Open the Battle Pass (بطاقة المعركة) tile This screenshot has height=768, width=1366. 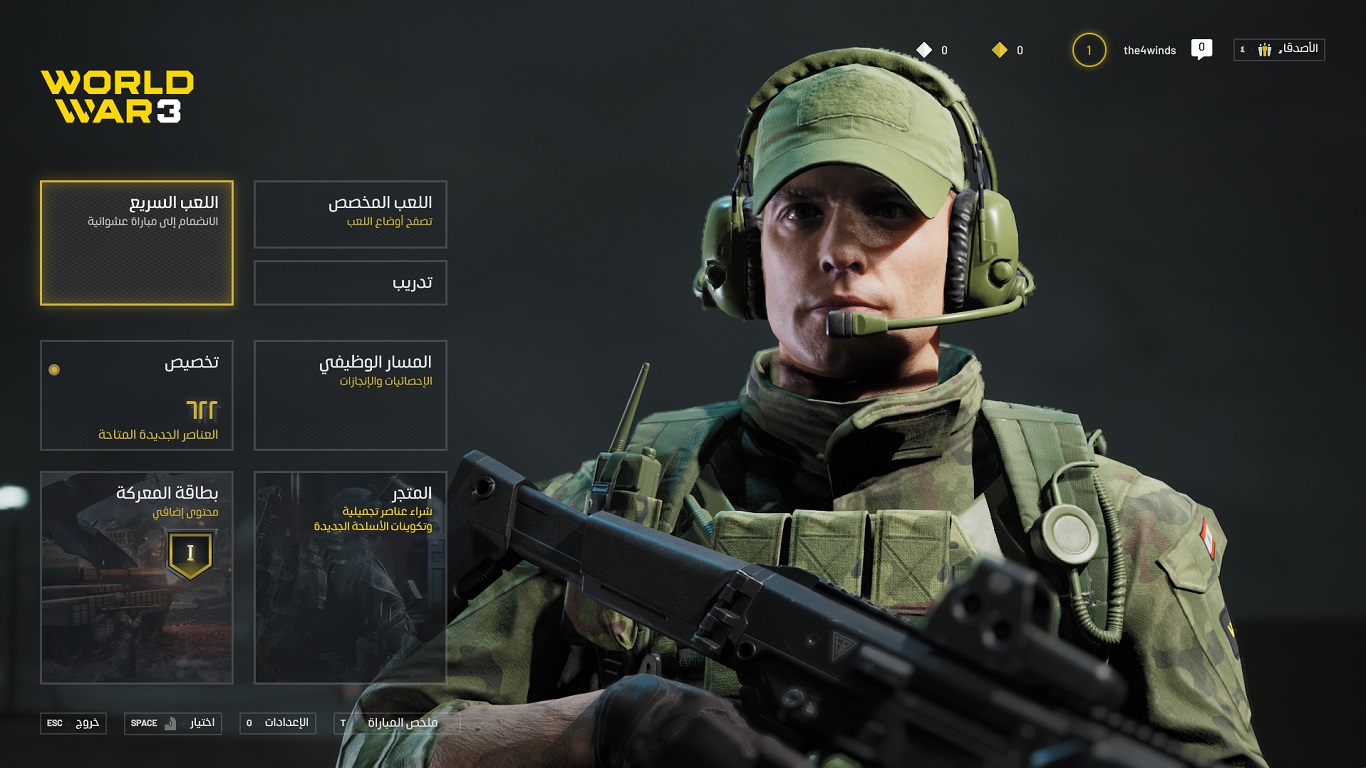[x=137, y=577]
